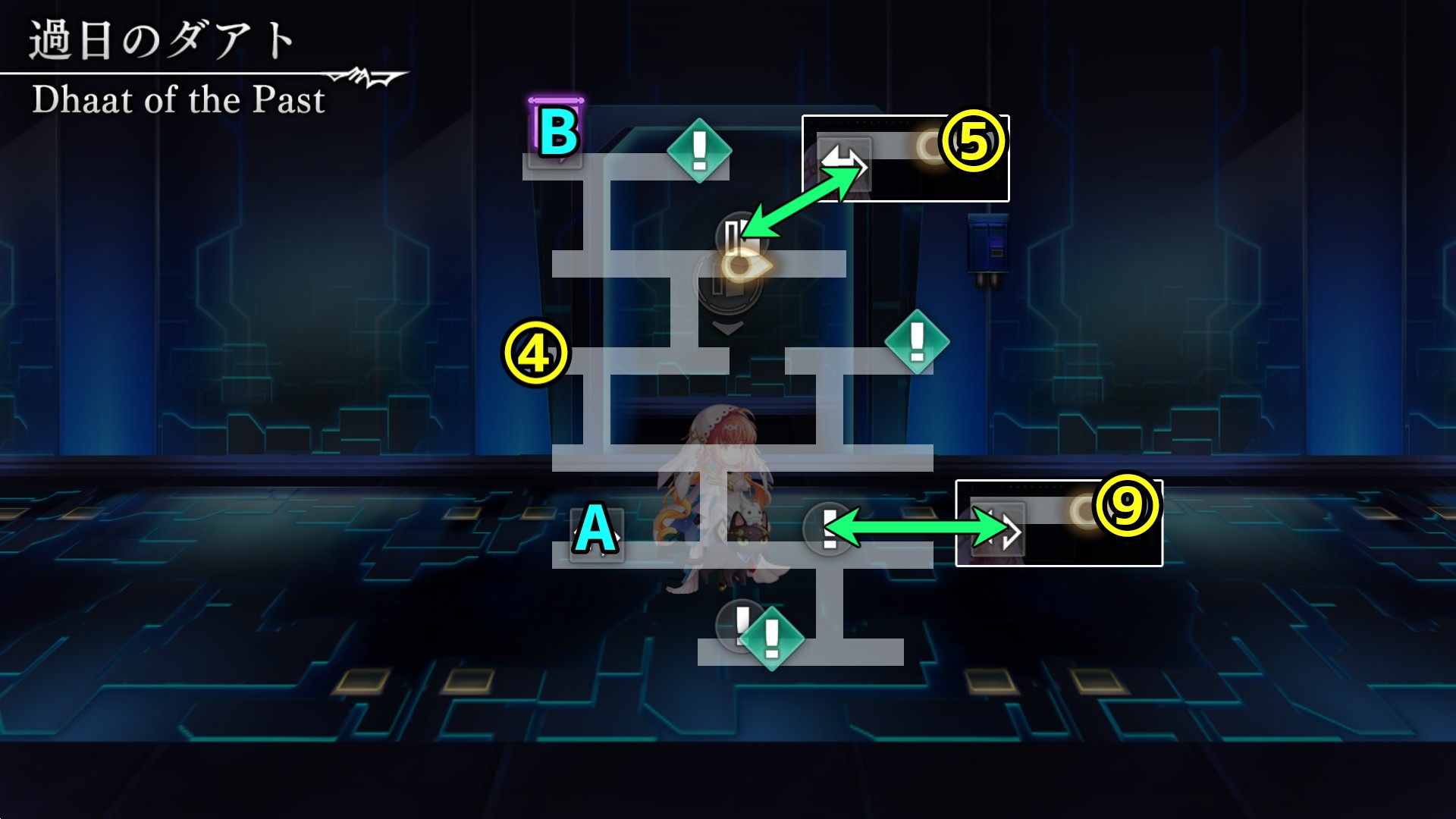Click the cyan A map marker

tap(596, 532)
